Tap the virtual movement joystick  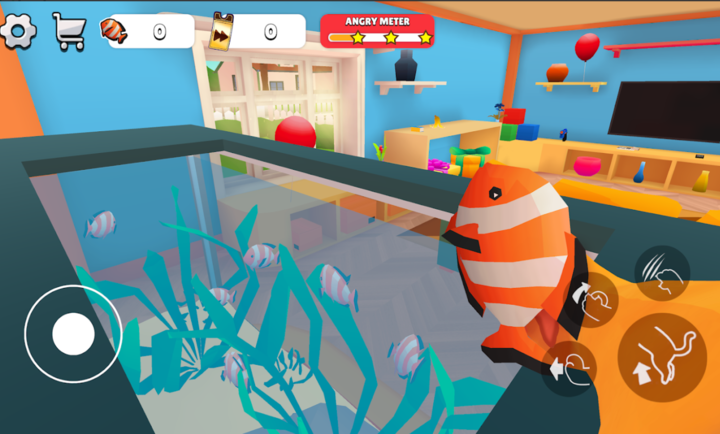click(73, 334)
